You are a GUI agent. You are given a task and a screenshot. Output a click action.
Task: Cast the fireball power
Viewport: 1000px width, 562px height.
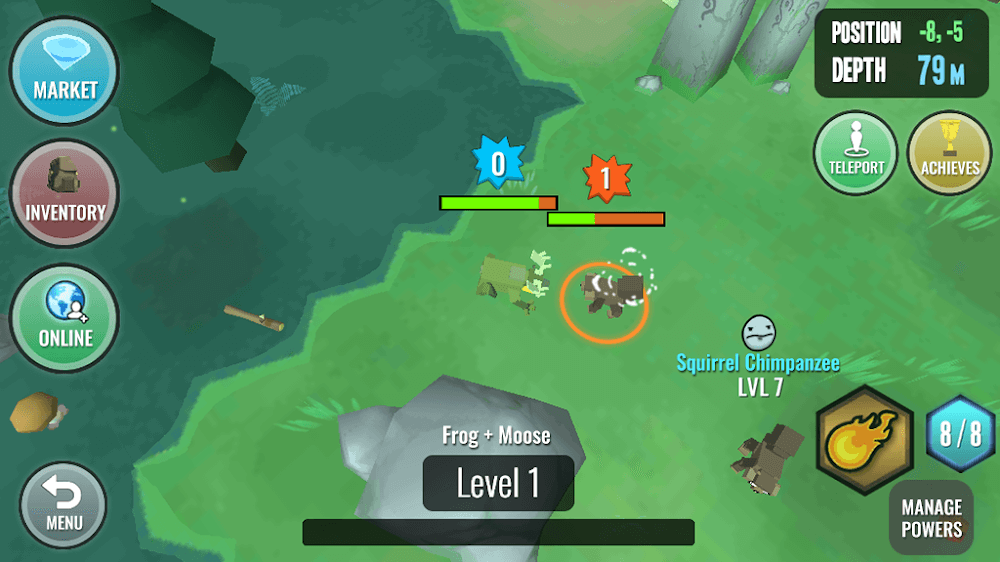pos(864,438)
